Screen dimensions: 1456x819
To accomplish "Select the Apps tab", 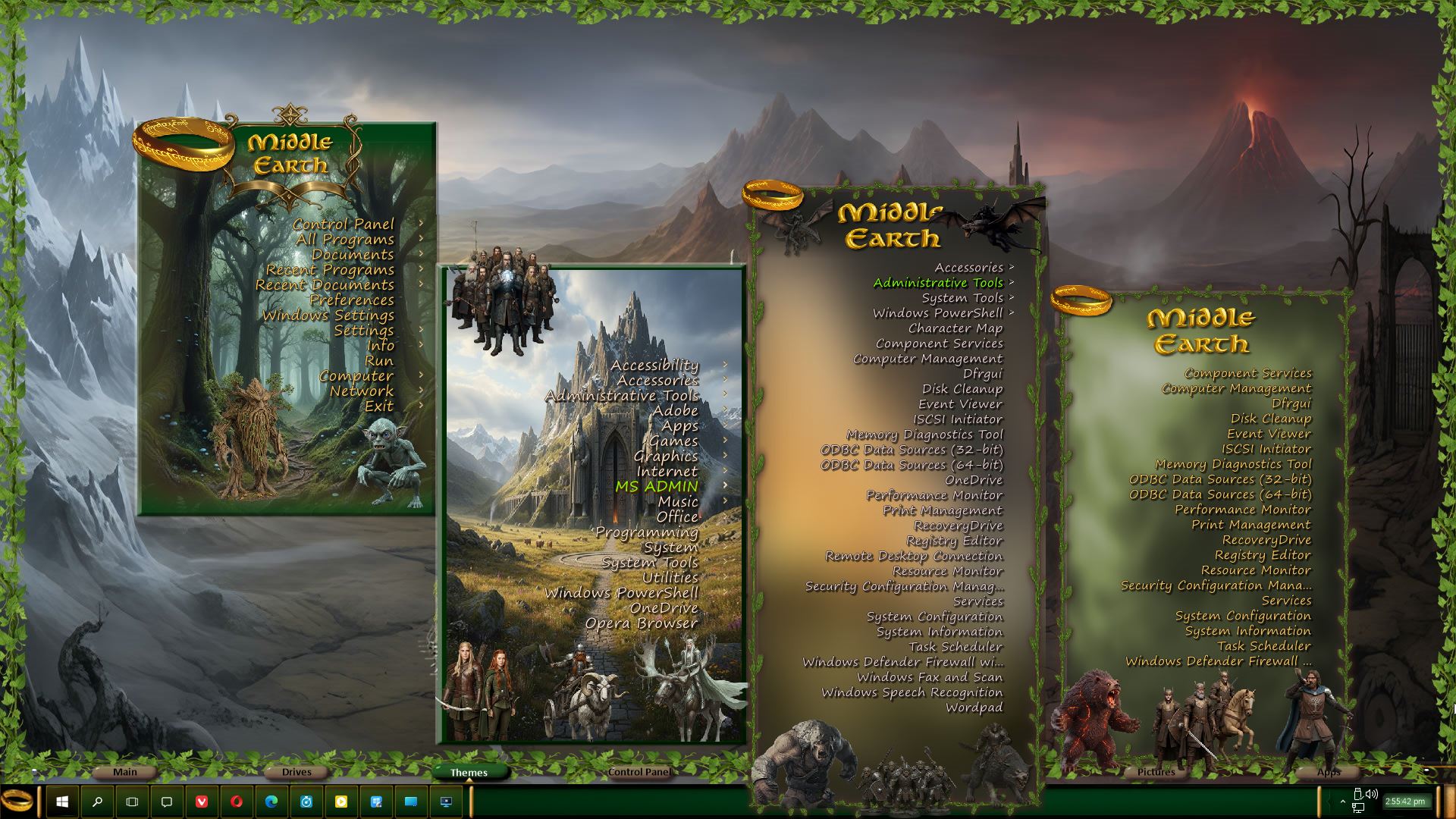I will (1328, 772).
